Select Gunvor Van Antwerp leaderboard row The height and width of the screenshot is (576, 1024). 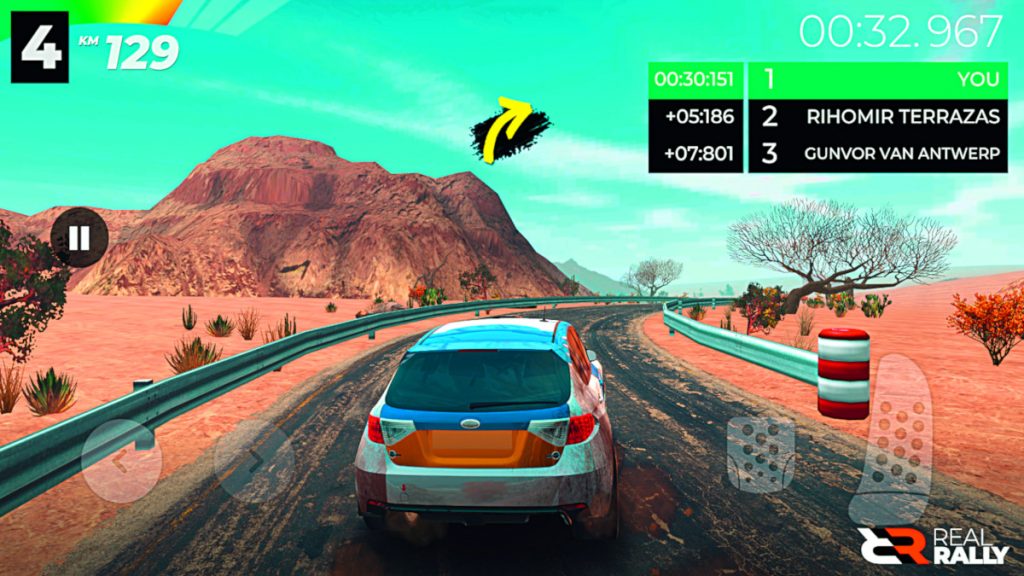[878, 154]
